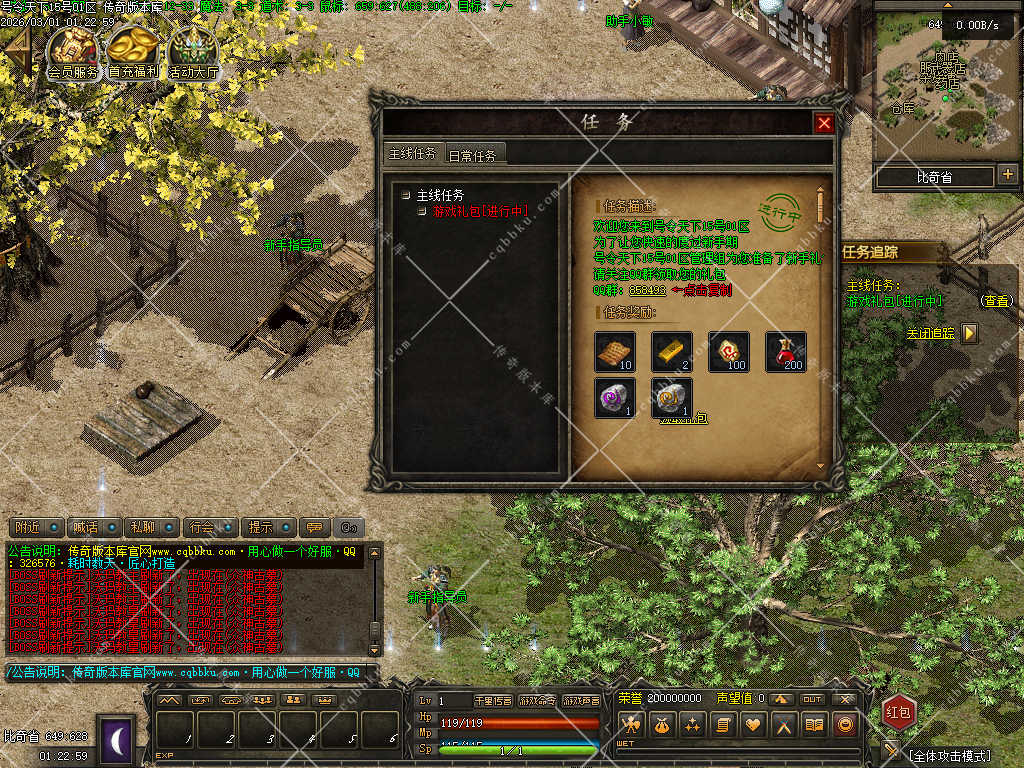Open the 红包 red envelope button
This screenshot has height=768, width=1024.
[x=899, y=712]
